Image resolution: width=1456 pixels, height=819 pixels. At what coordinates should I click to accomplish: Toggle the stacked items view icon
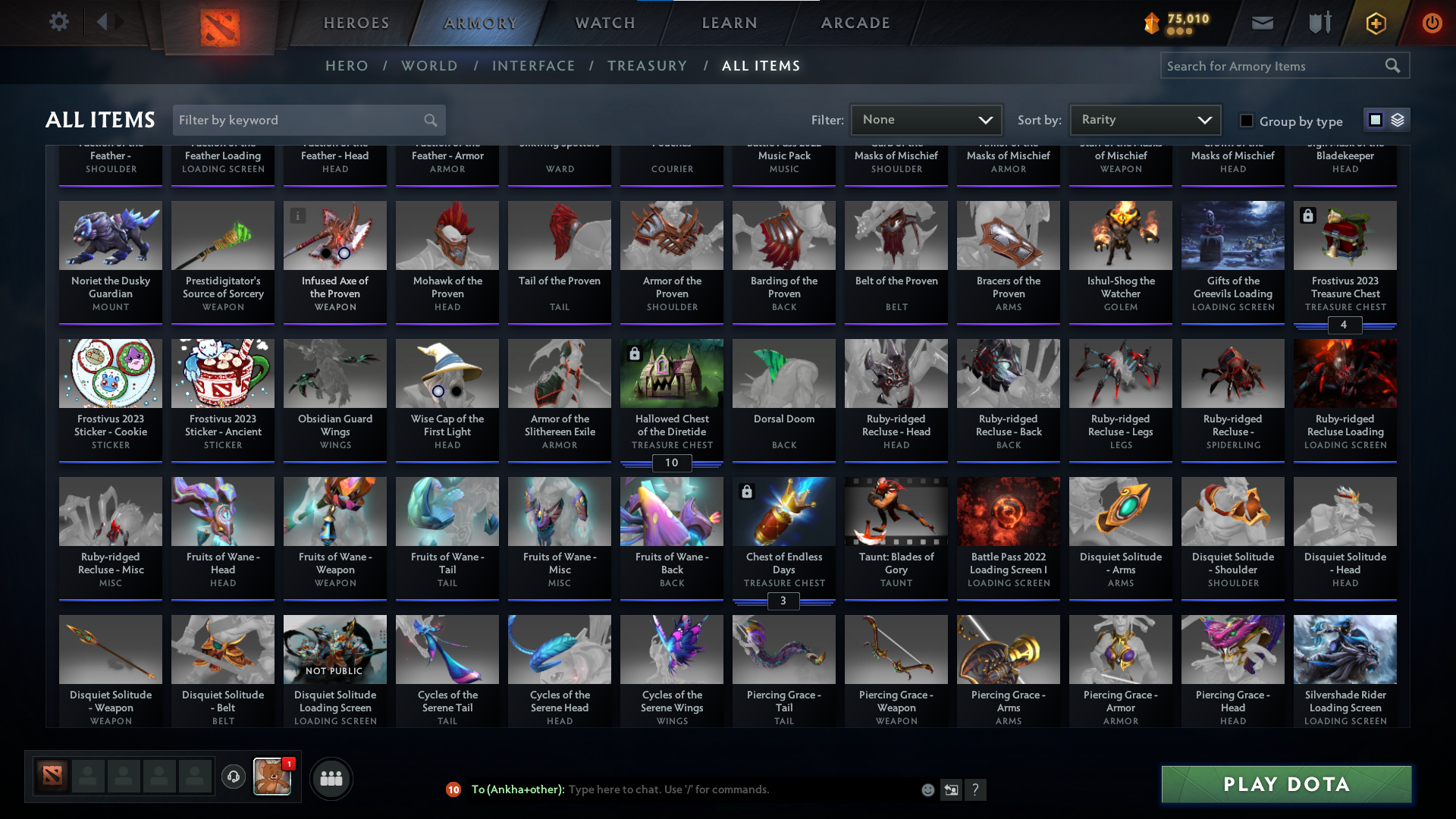(x=1397, y=119)
